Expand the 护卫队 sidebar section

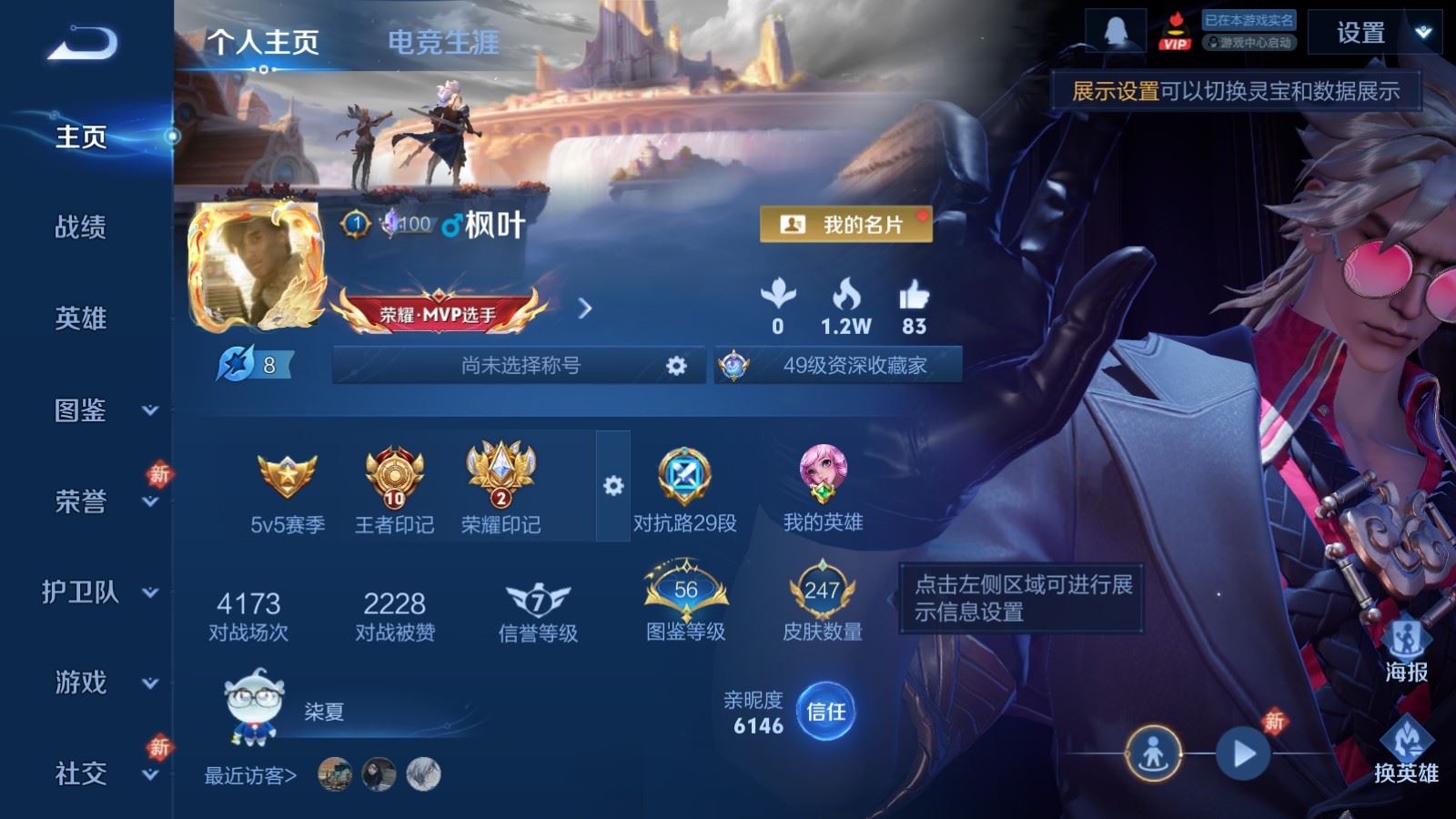[98, 592]
